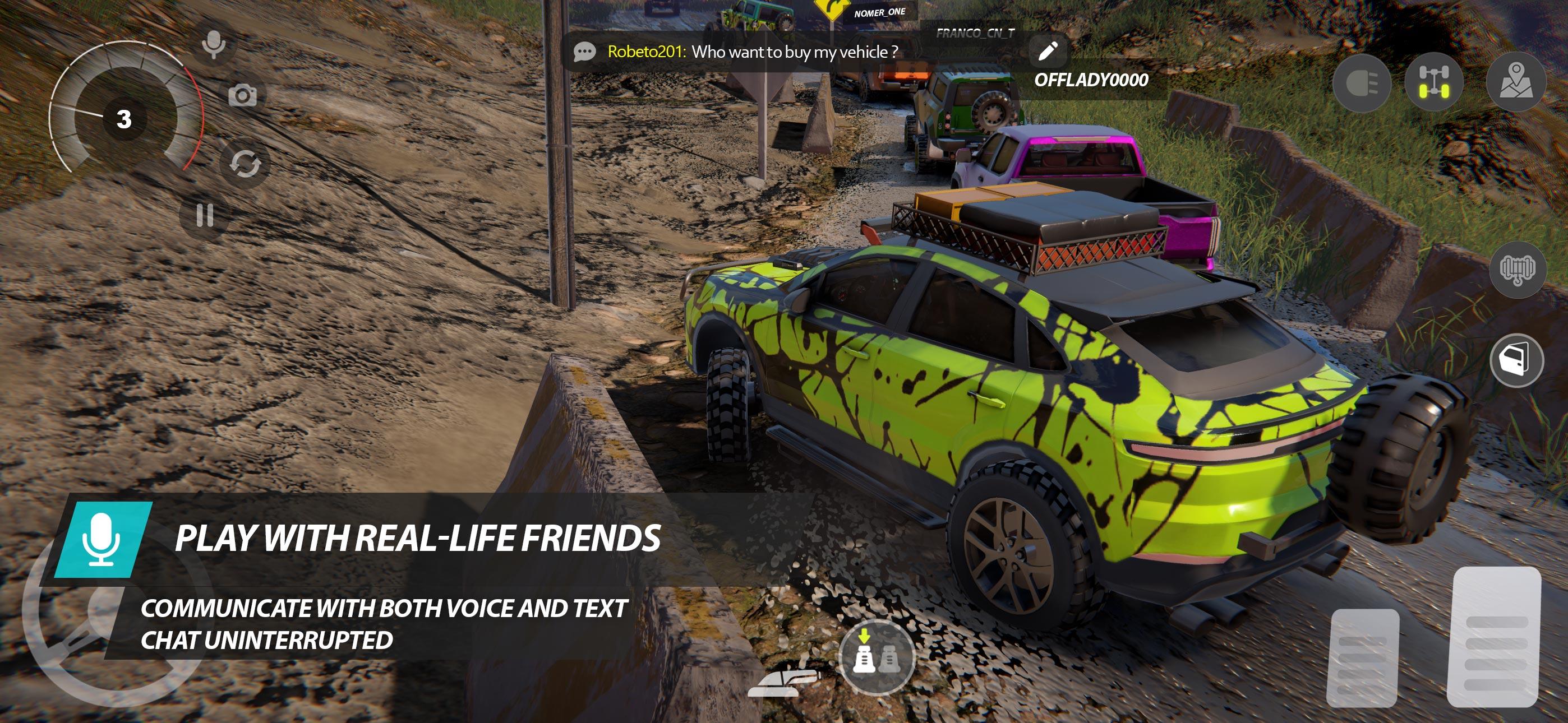Open the gear indicator showing 3

click(125, 118)
